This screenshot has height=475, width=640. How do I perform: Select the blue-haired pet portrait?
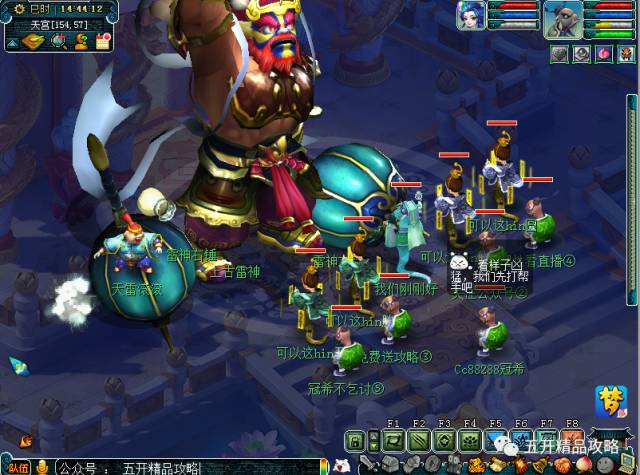[470, 17]
